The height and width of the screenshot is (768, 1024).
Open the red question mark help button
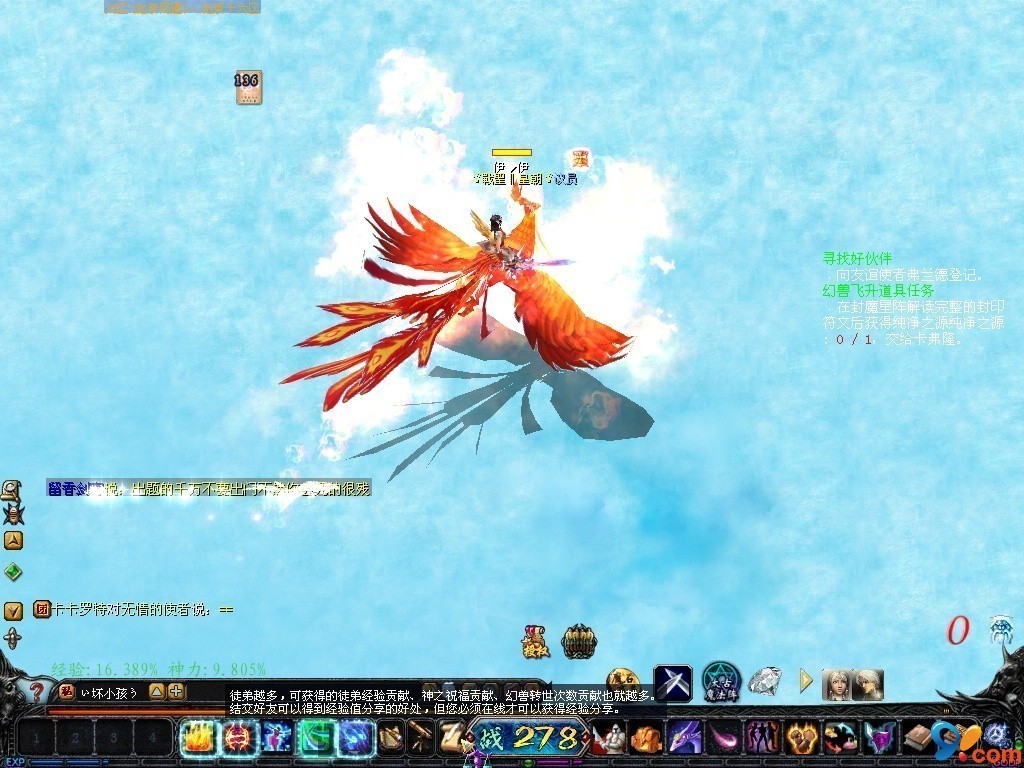pos(37,692)
